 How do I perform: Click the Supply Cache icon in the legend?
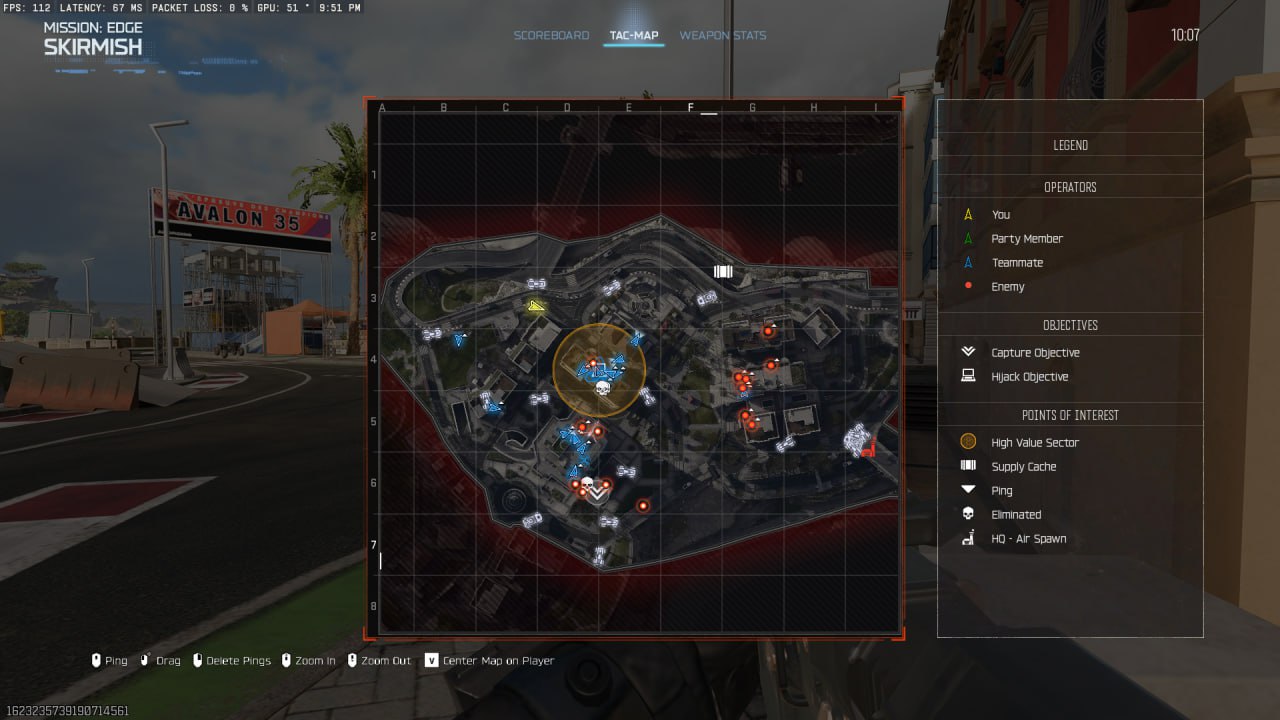click(967, 465)
